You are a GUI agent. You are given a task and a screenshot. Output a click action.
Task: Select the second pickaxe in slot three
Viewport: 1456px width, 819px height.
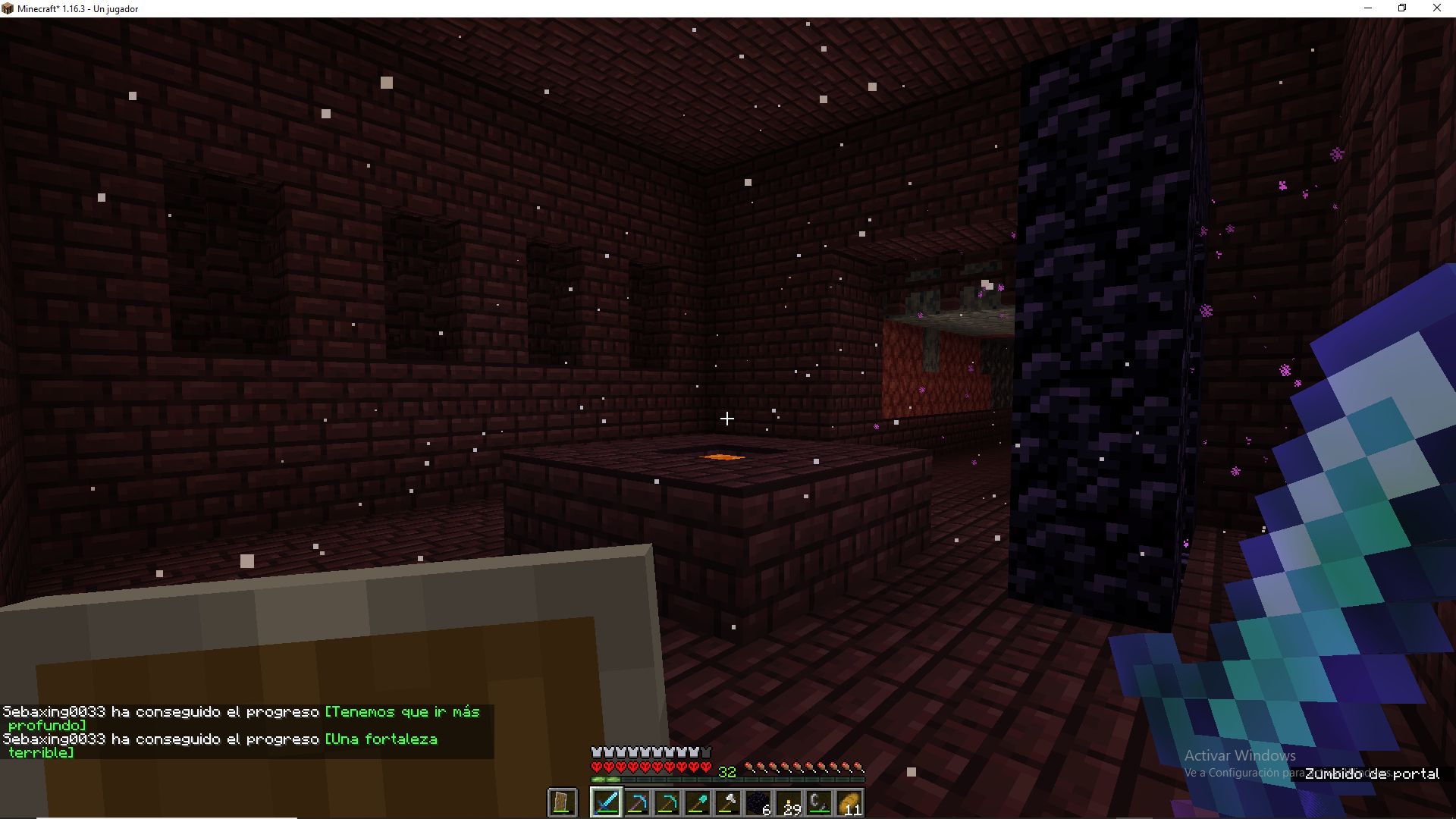pos(668,802)
